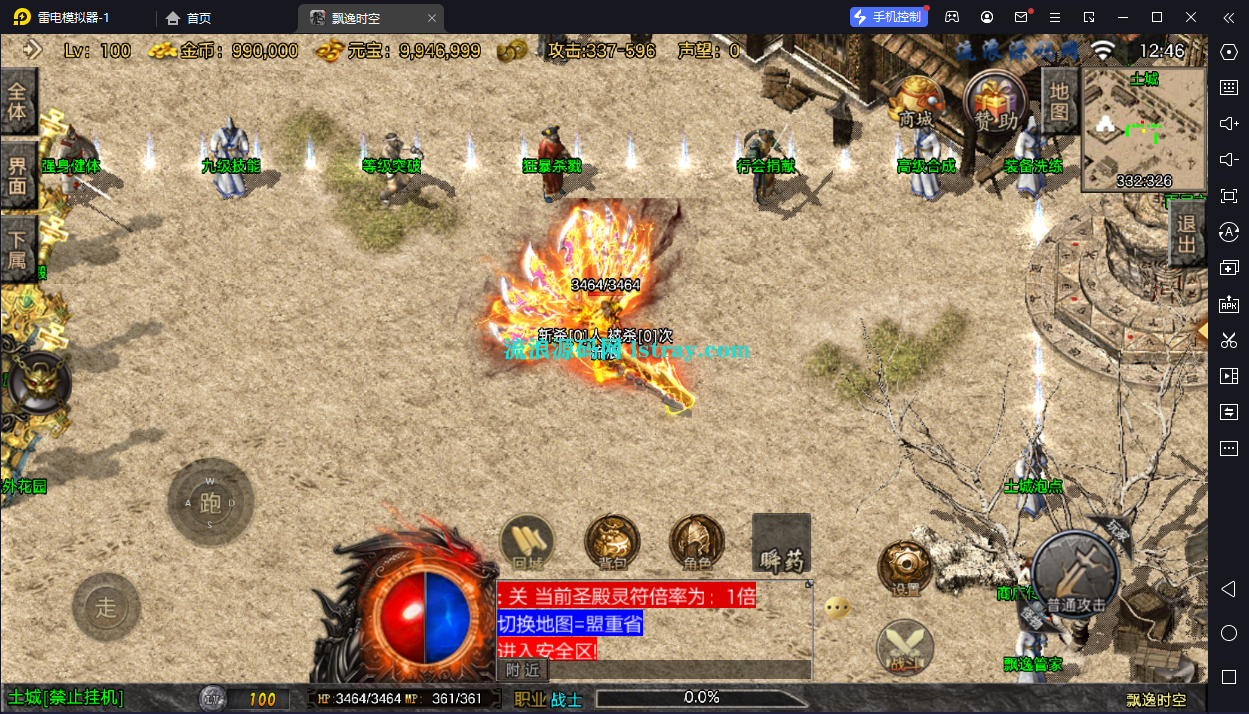Image resolution: width=1249 pixels, height=714 pixels.
Task: Select the 退出 exit button
Action: (x=1186, y=234)
